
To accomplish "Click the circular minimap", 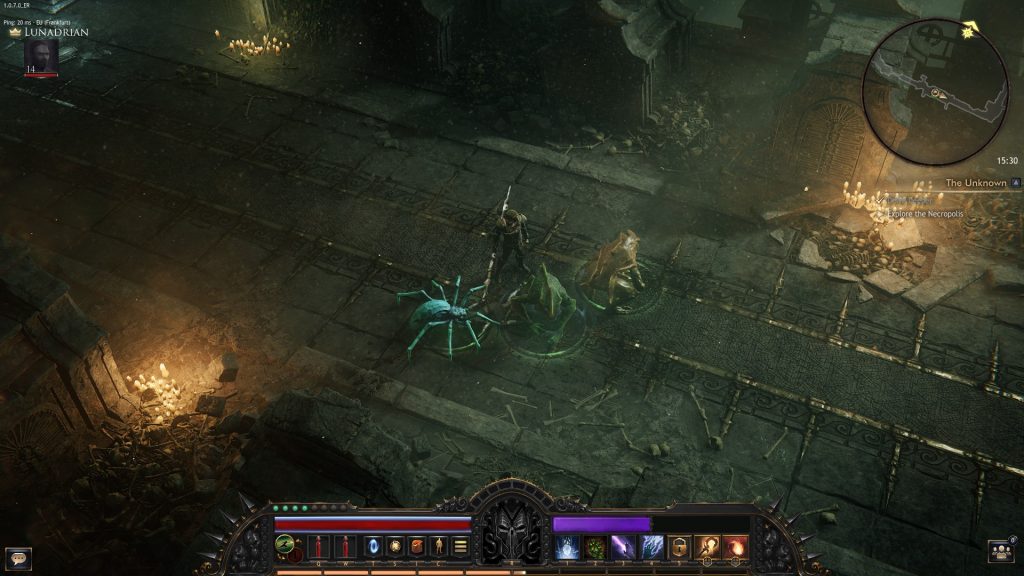I will coord(935,92).
